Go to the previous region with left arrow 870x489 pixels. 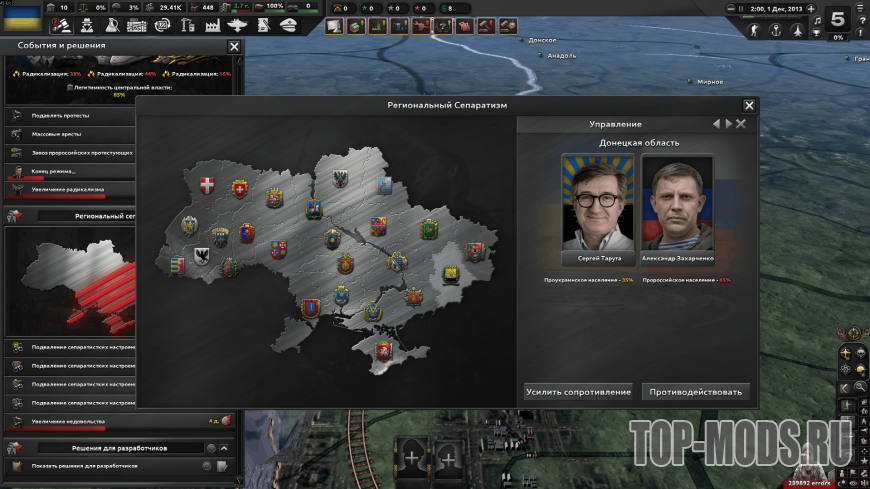[x=716, y=124]
